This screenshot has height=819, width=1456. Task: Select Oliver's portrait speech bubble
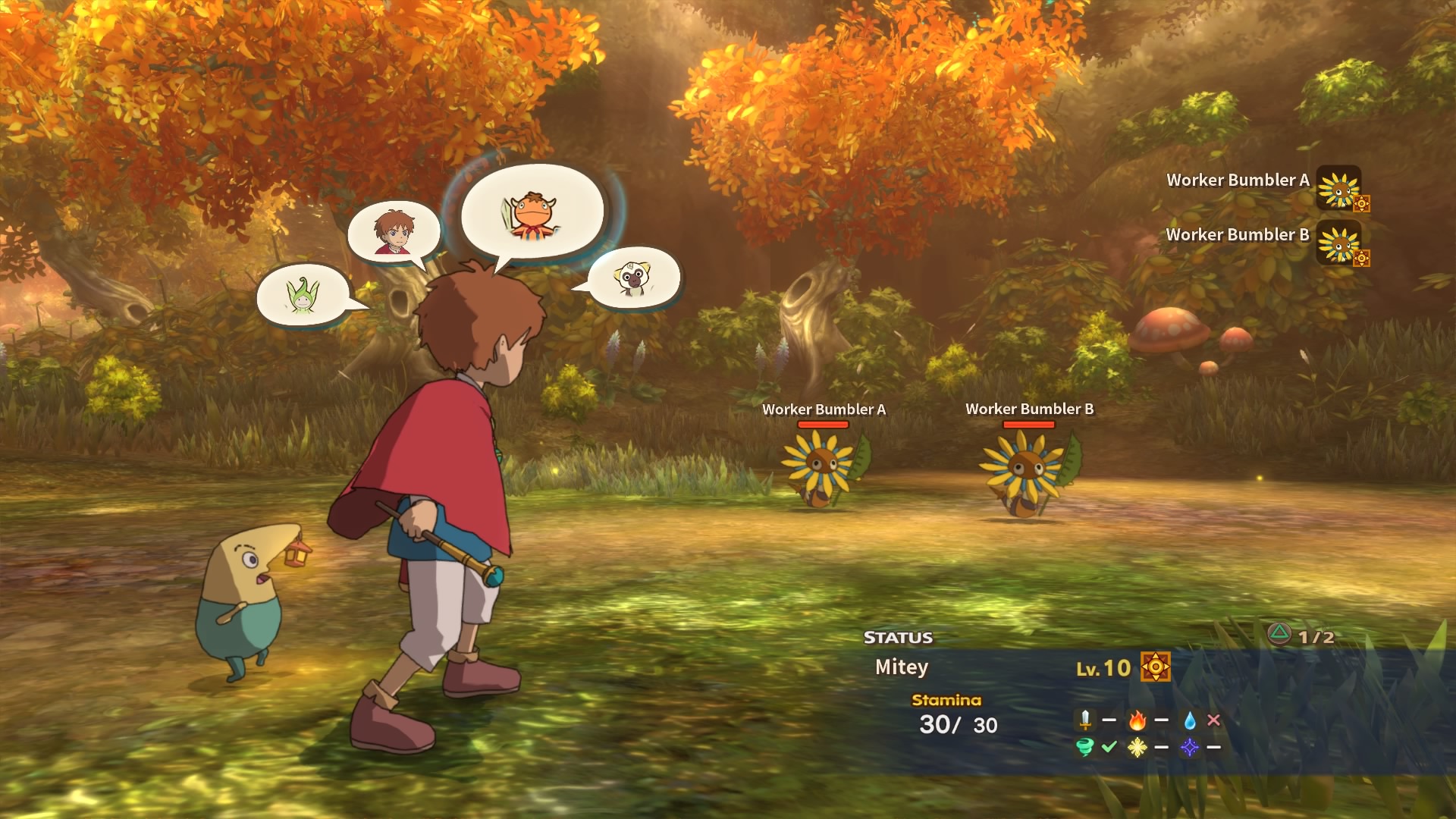coord(394,231)
